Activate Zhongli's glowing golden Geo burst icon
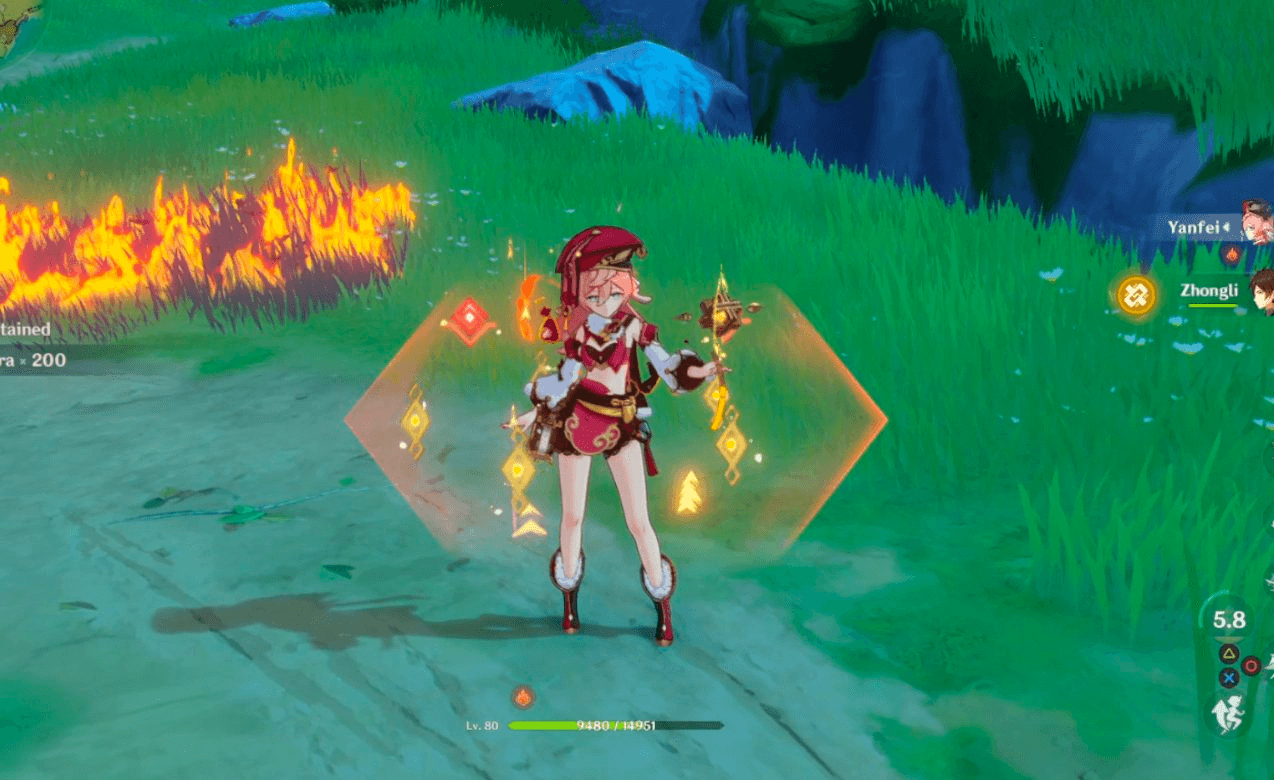Screen dimensions: 1274x780 click(1136, 295)
